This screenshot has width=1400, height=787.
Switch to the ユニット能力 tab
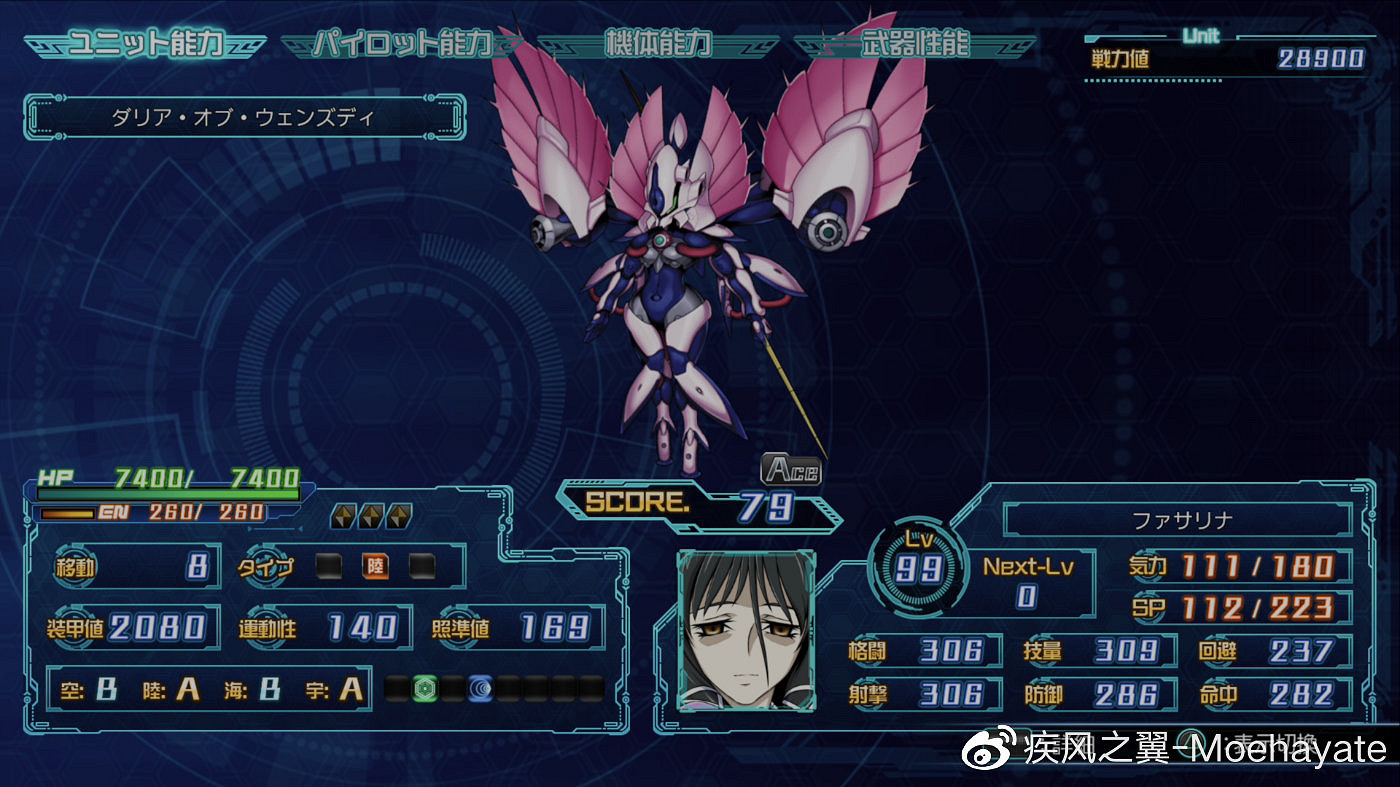[x=145, y=45]
